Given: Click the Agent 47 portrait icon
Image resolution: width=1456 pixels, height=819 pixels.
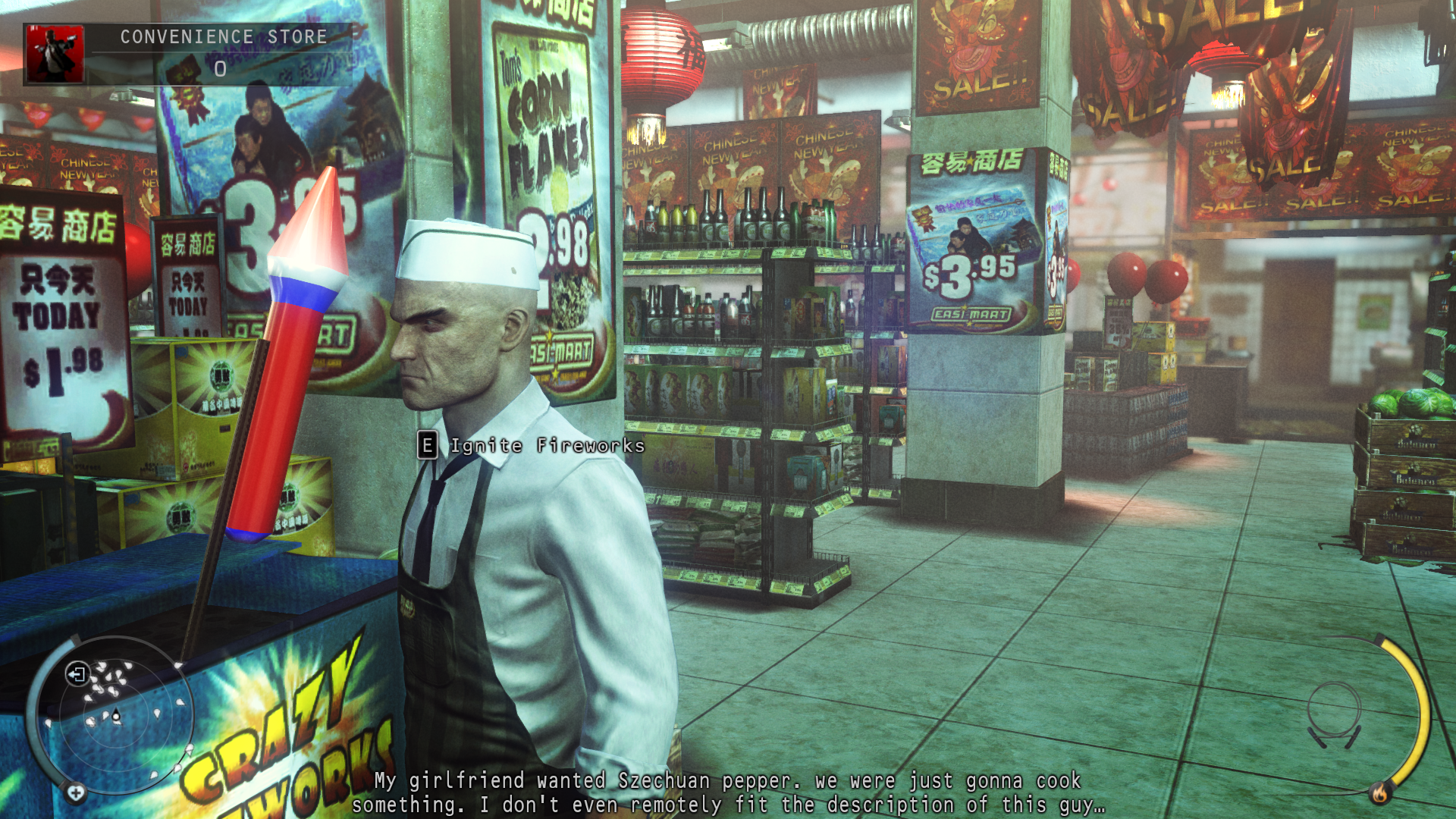Looking at the screenshot, I should click(55, 54).
